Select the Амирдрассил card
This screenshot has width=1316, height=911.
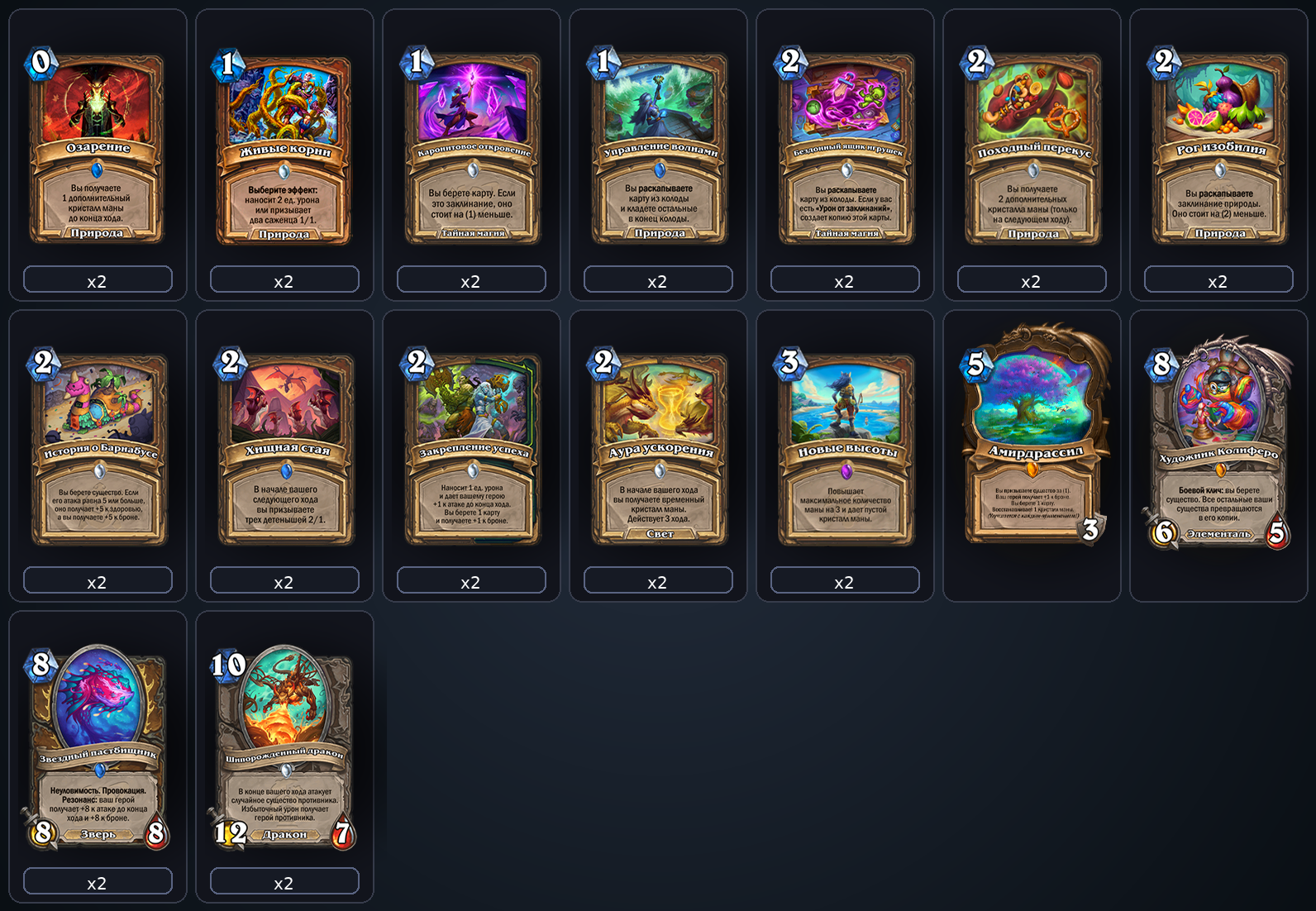point(1032,438)
